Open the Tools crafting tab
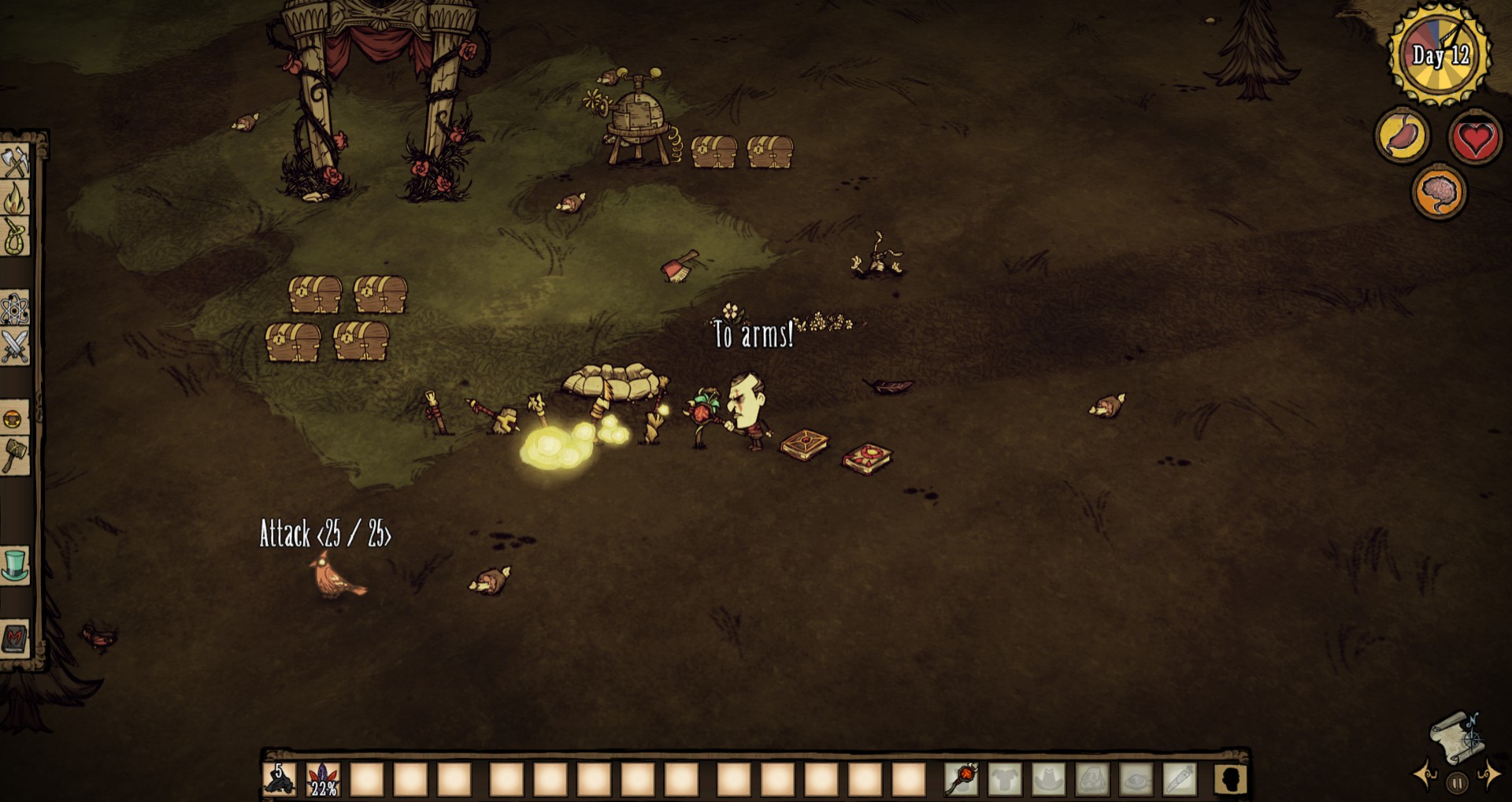 [x=15, y=162]
